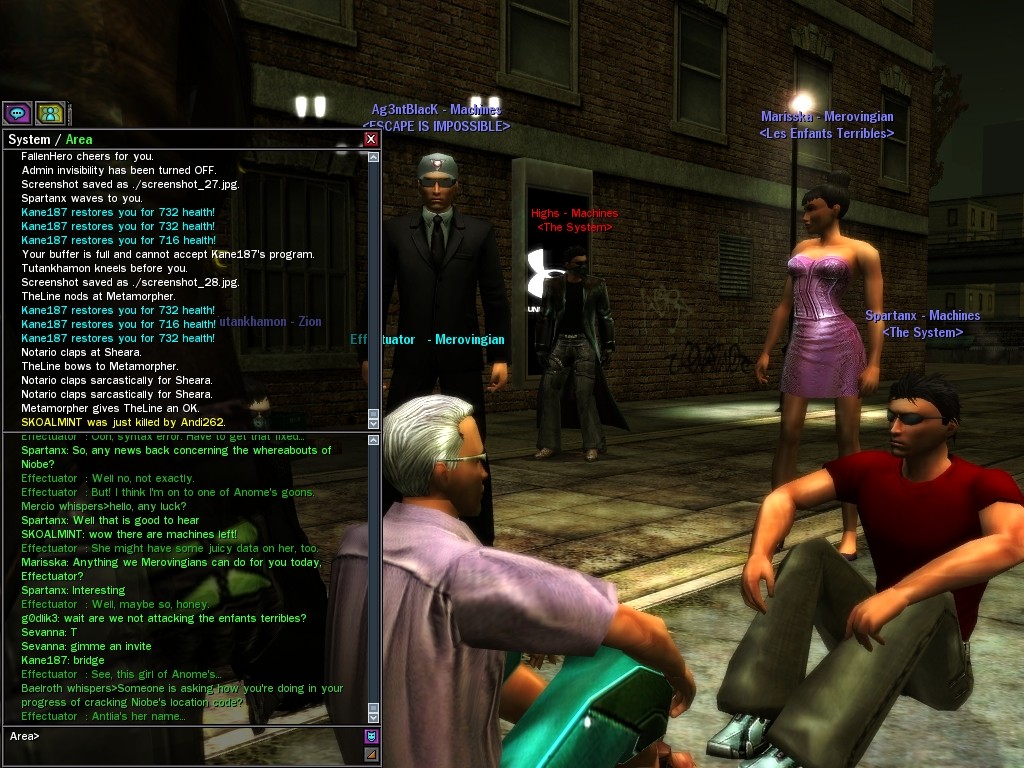The height and width of the screenshot is (768, 1024).
Task: Open the people/team icon button
Action: click(x=50, y=113)
